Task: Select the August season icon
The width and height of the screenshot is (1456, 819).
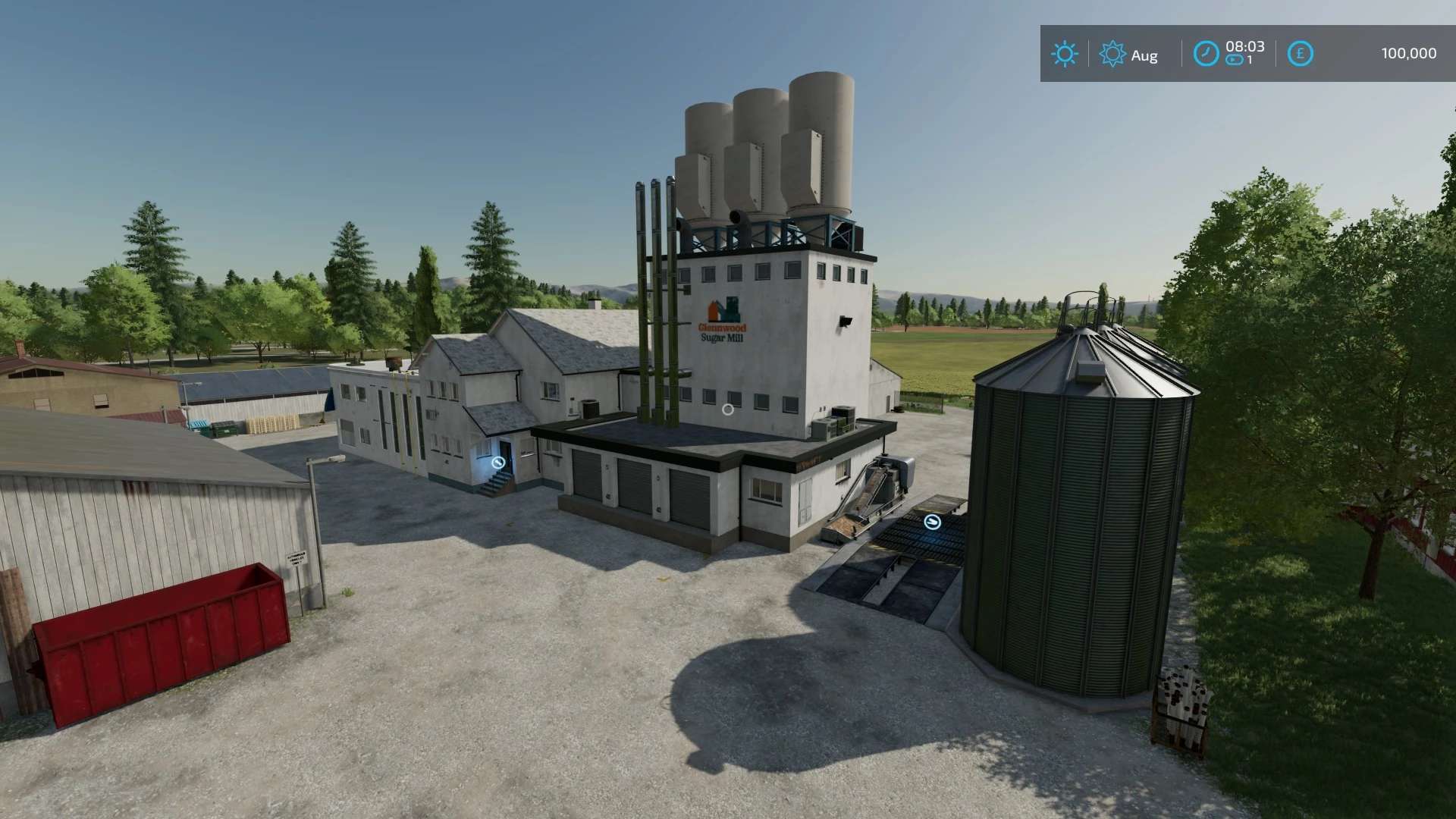Action: point(1112,54)
